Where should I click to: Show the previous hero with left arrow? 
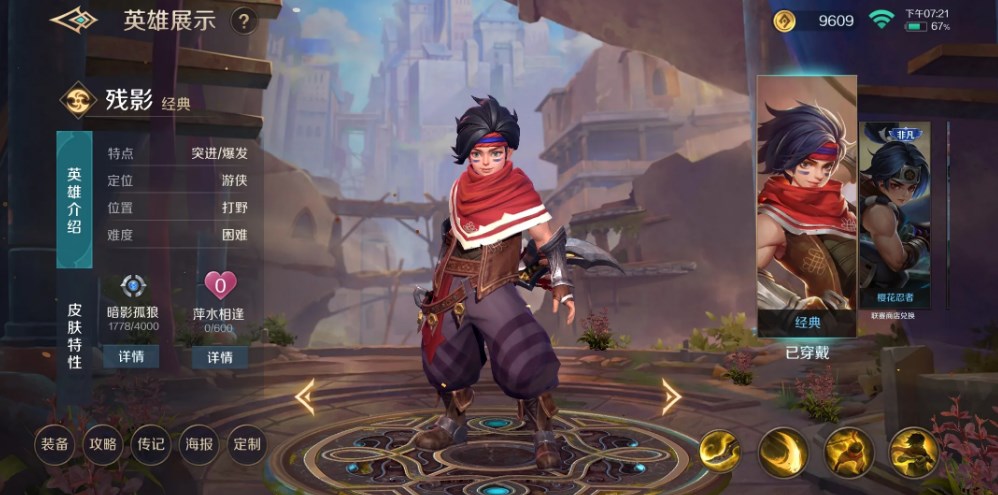[304, 397]
